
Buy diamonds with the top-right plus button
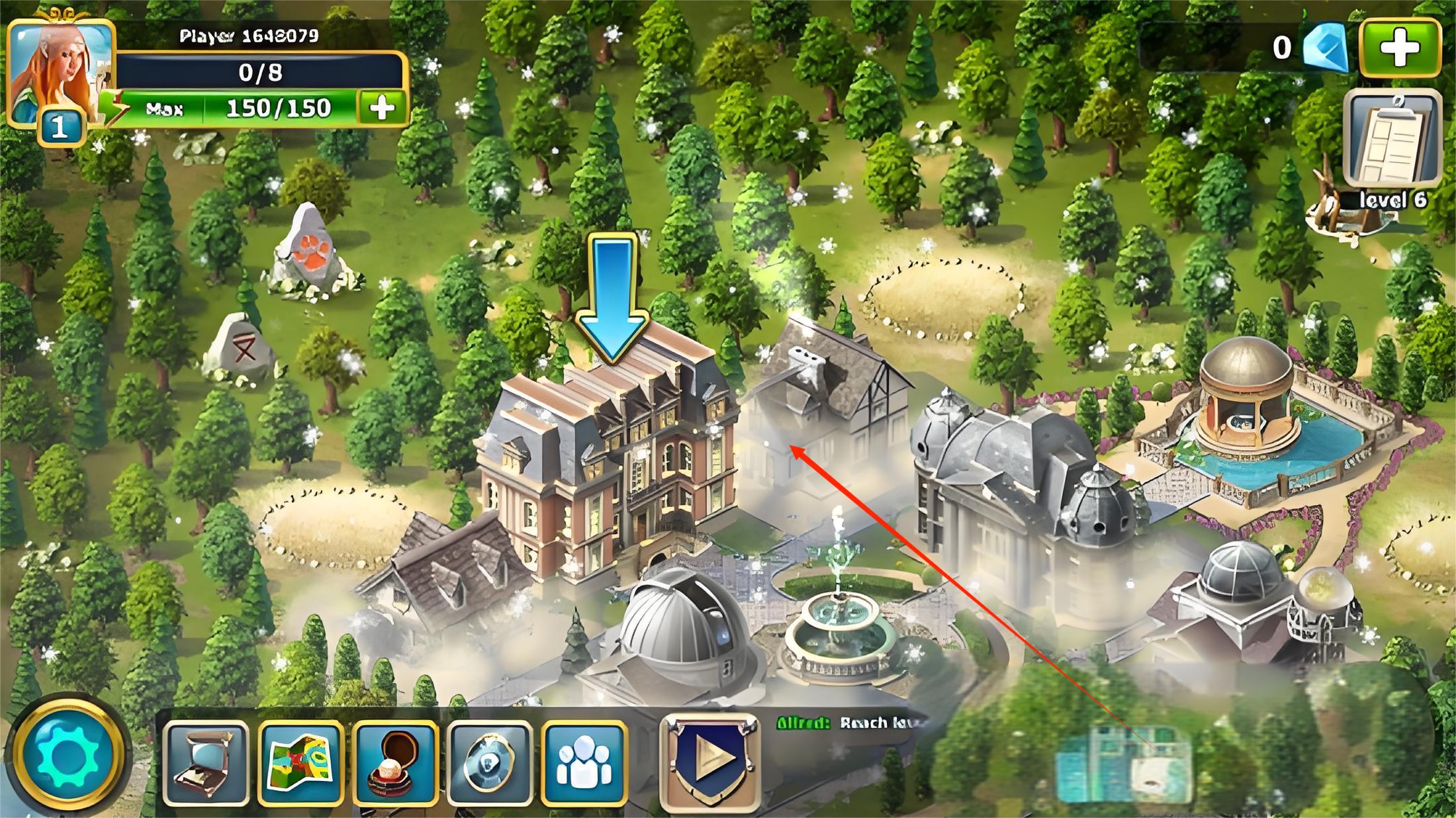tap(1400, 47)
